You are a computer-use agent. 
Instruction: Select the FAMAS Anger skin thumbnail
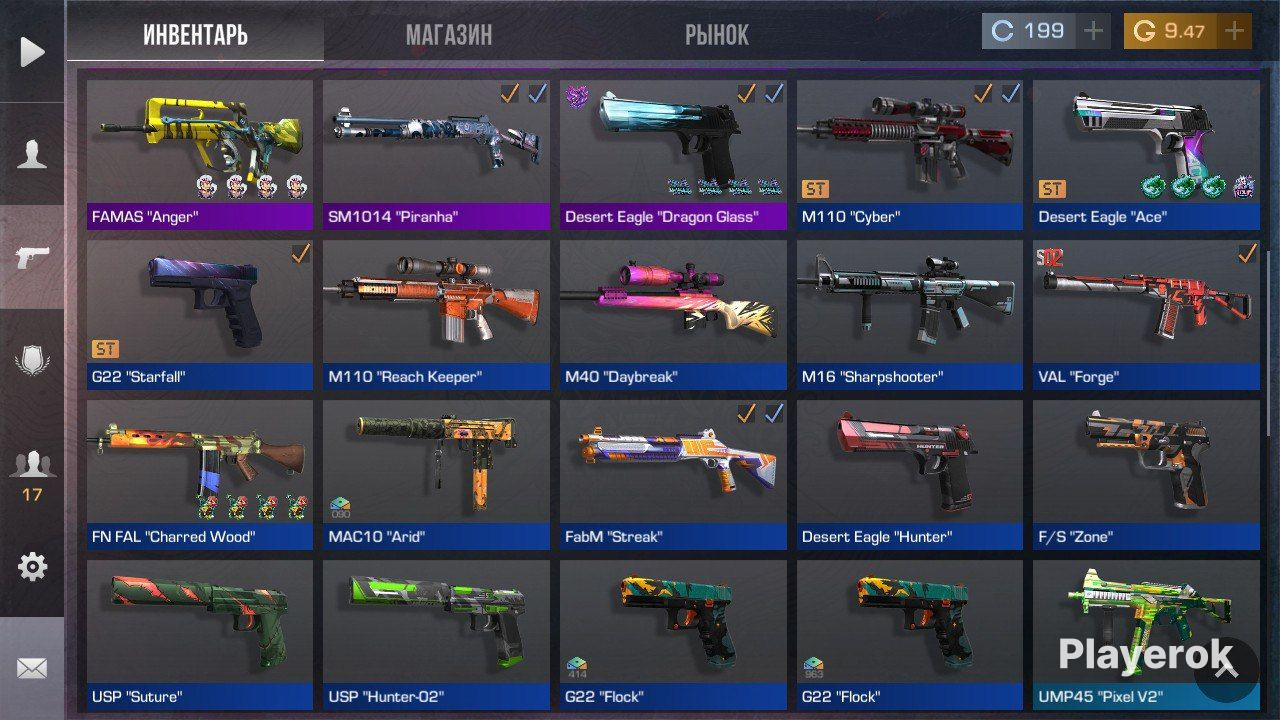click(200, 140)
